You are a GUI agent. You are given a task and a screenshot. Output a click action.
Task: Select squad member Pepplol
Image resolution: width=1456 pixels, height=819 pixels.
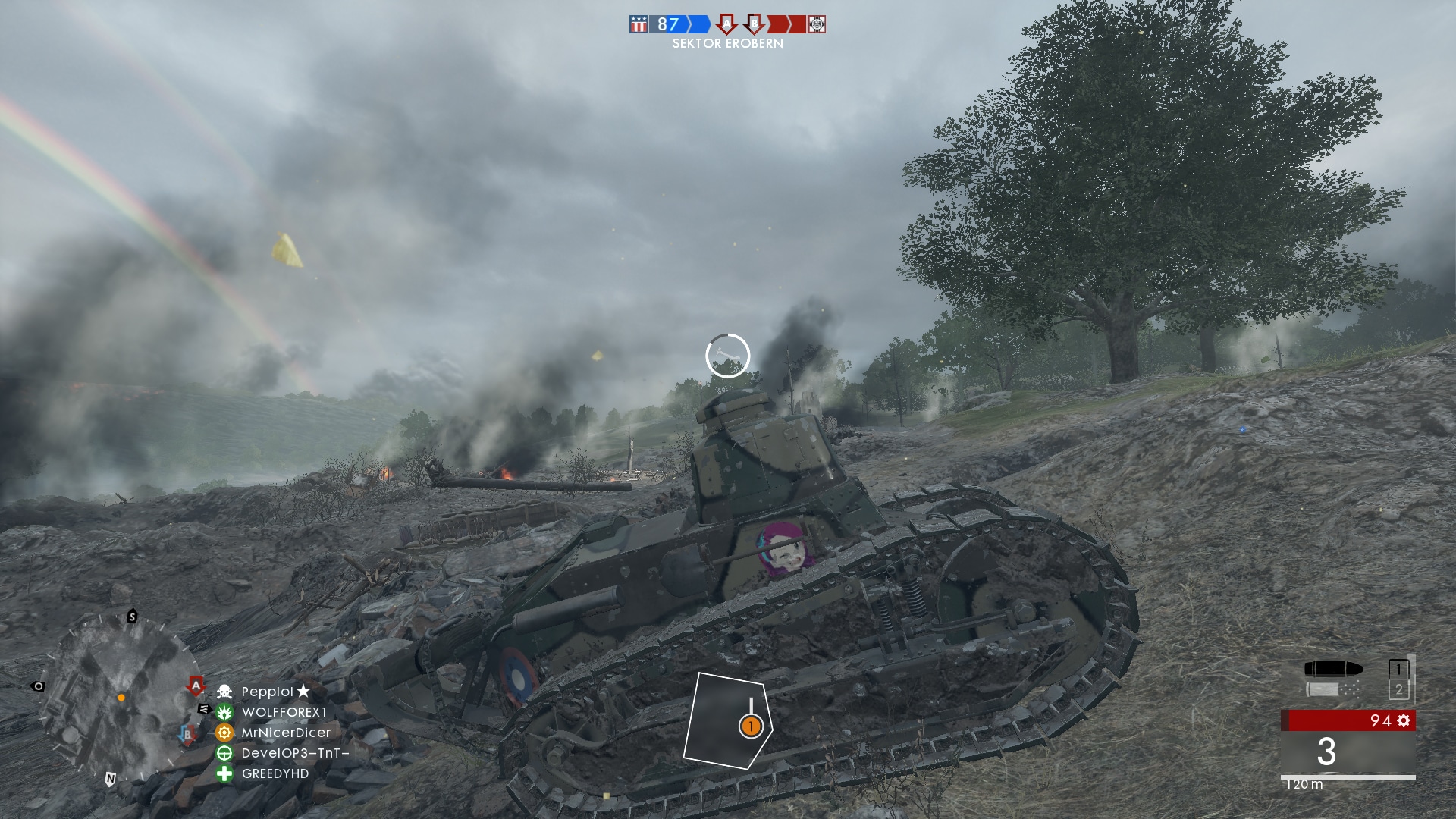(267, 692)
